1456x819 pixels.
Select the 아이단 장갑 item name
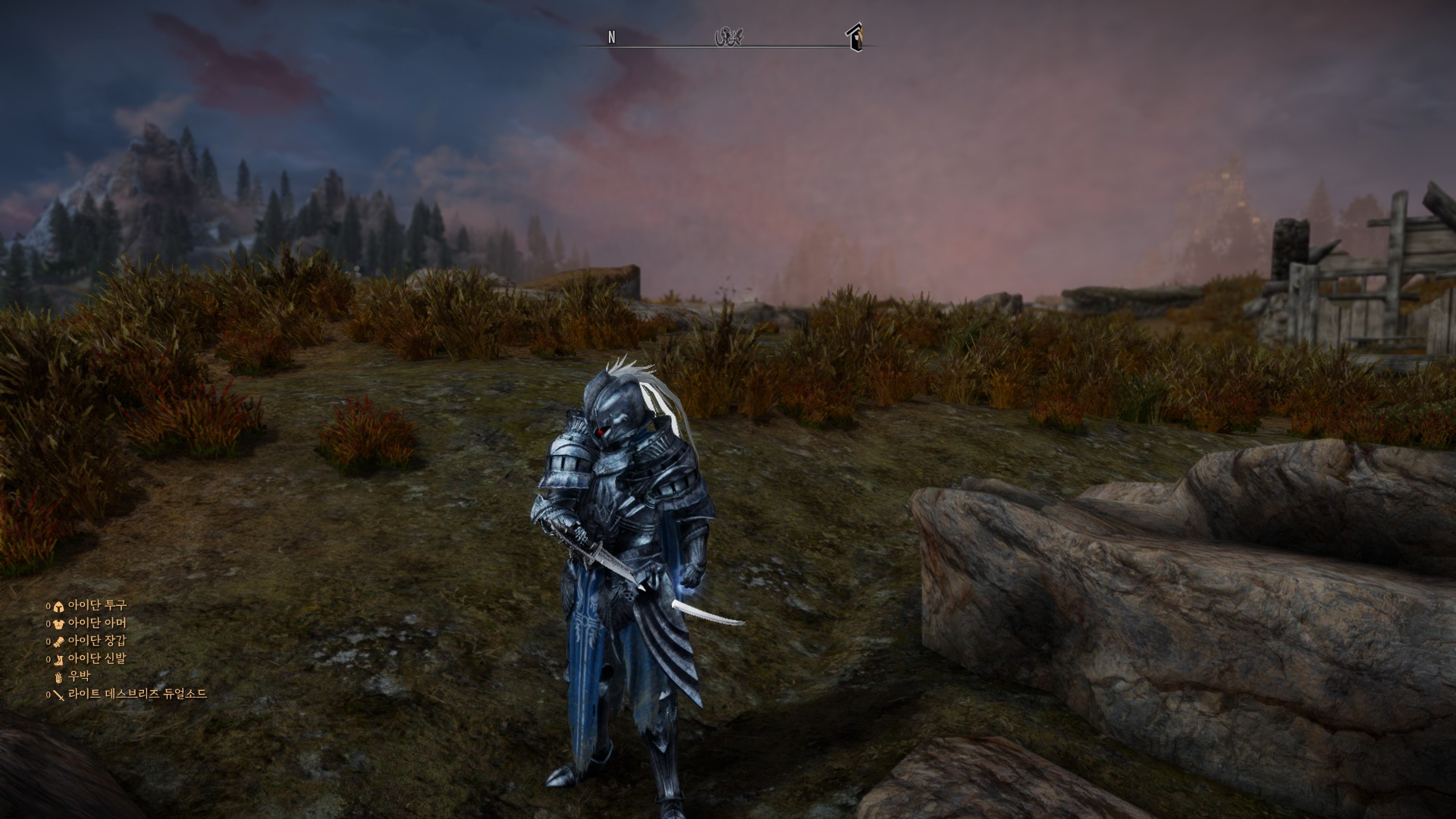click(x=99, y=642)
